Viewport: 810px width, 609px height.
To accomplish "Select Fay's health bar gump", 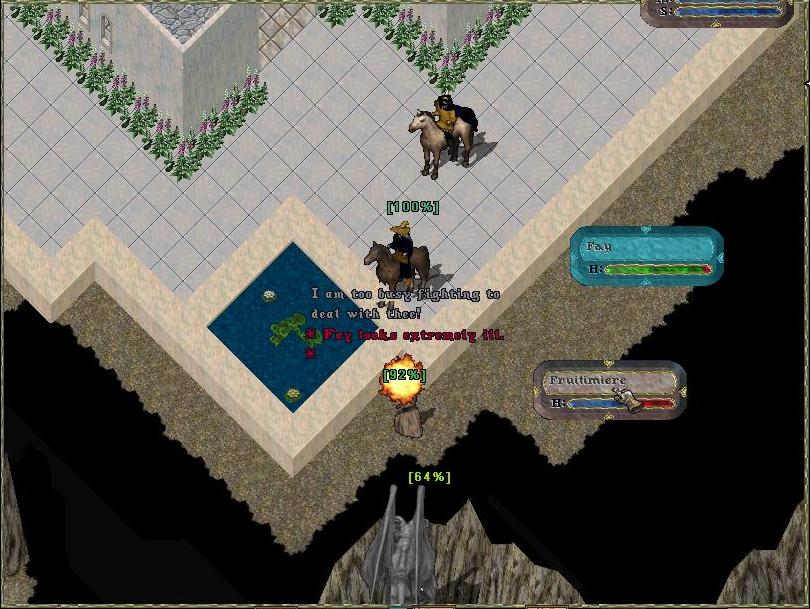I will tap(647, 257).
